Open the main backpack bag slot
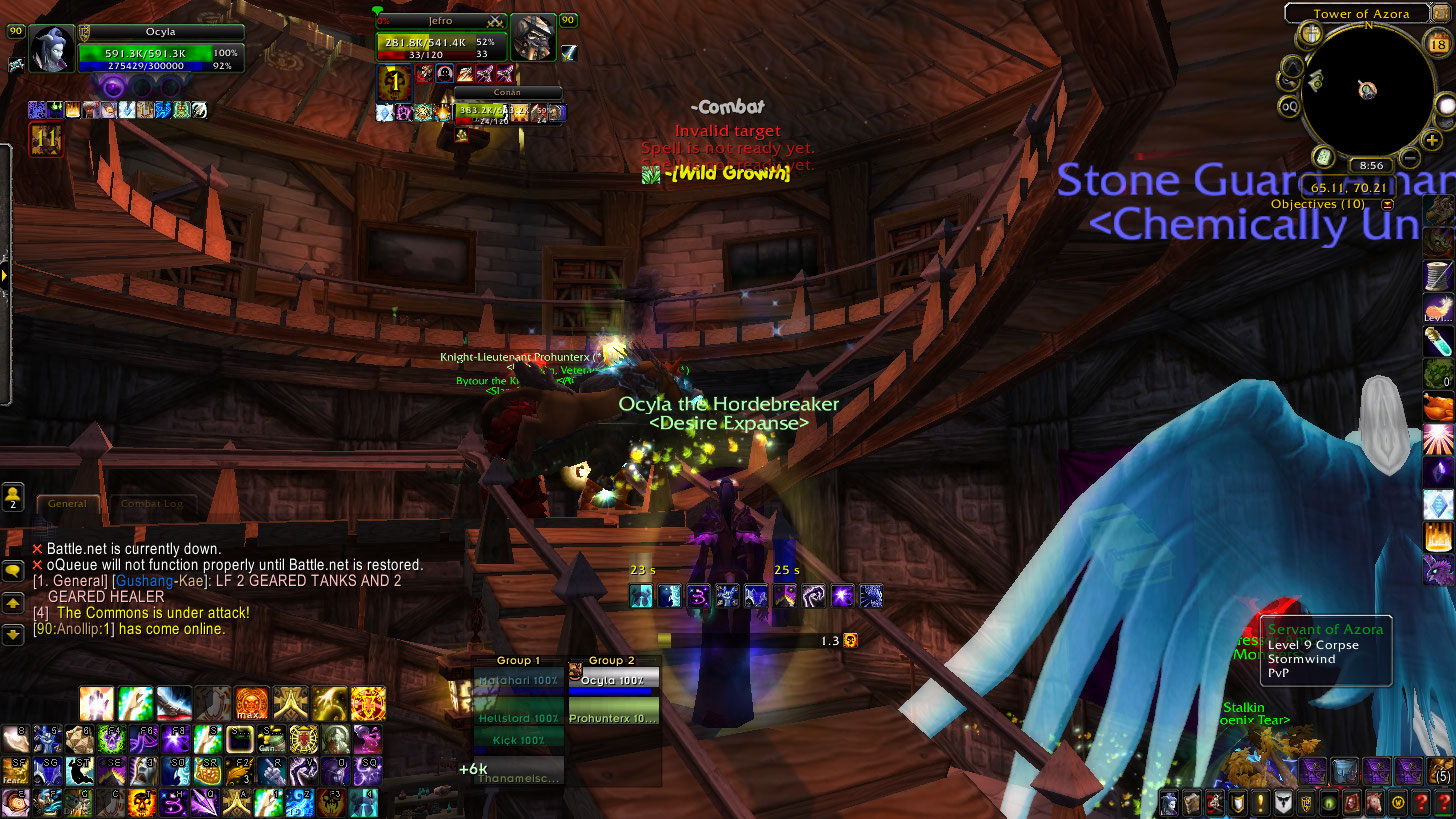 click(1439, 772)
